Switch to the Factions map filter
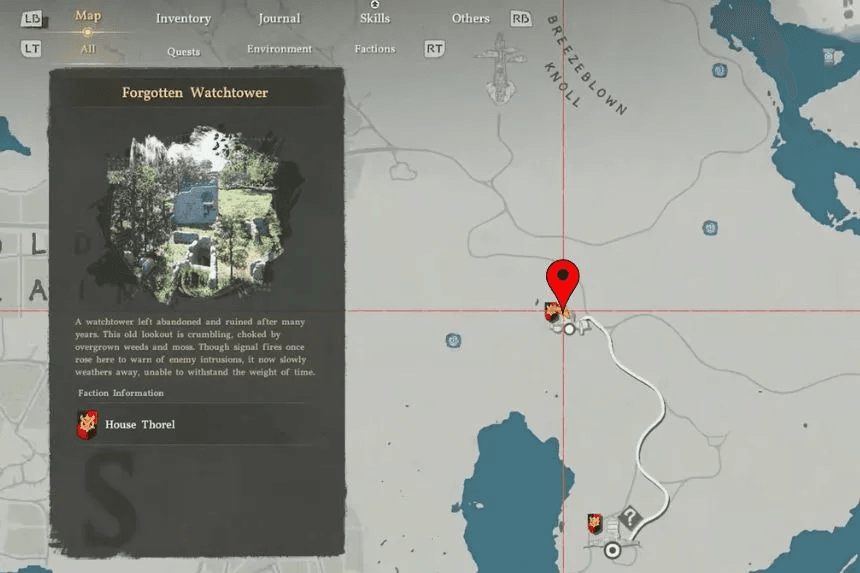Viewport: 860px width, 573px height. pyautogui.click(x=375, y=49)
